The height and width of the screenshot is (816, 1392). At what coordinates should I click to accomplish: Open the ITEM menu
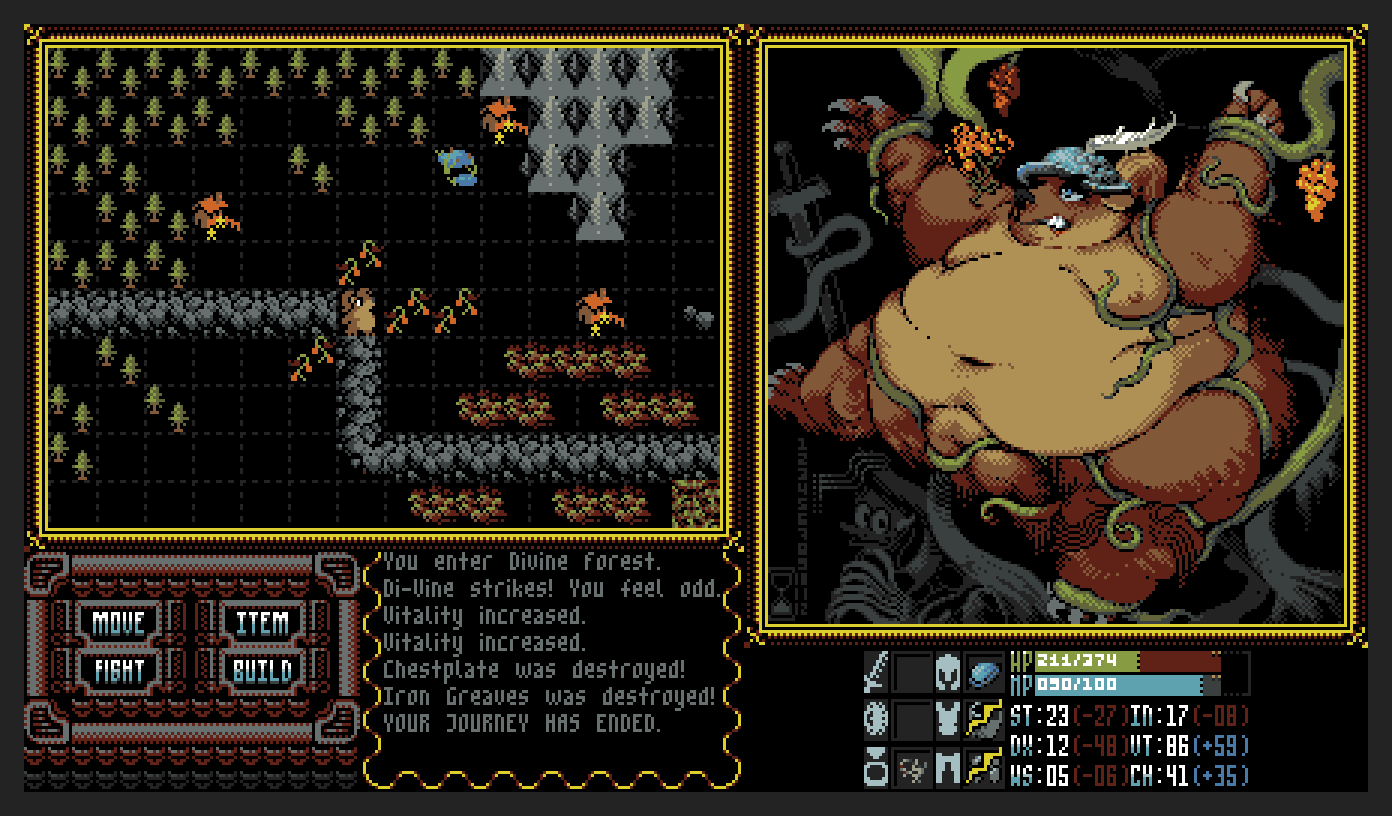[262, 623]
